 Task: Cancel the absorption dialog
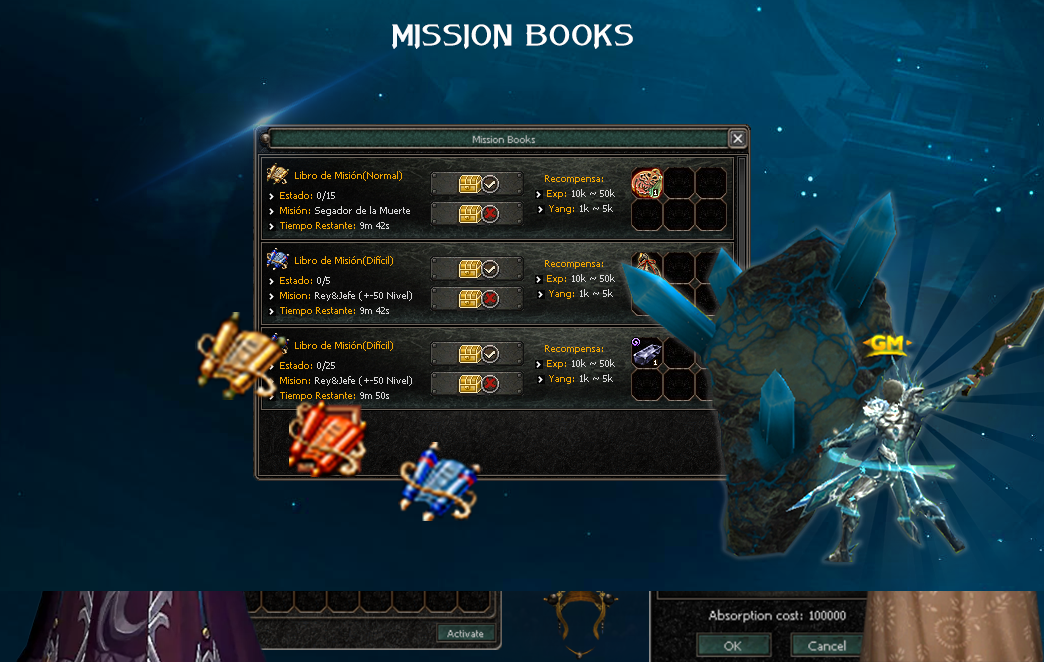point(826,646)
